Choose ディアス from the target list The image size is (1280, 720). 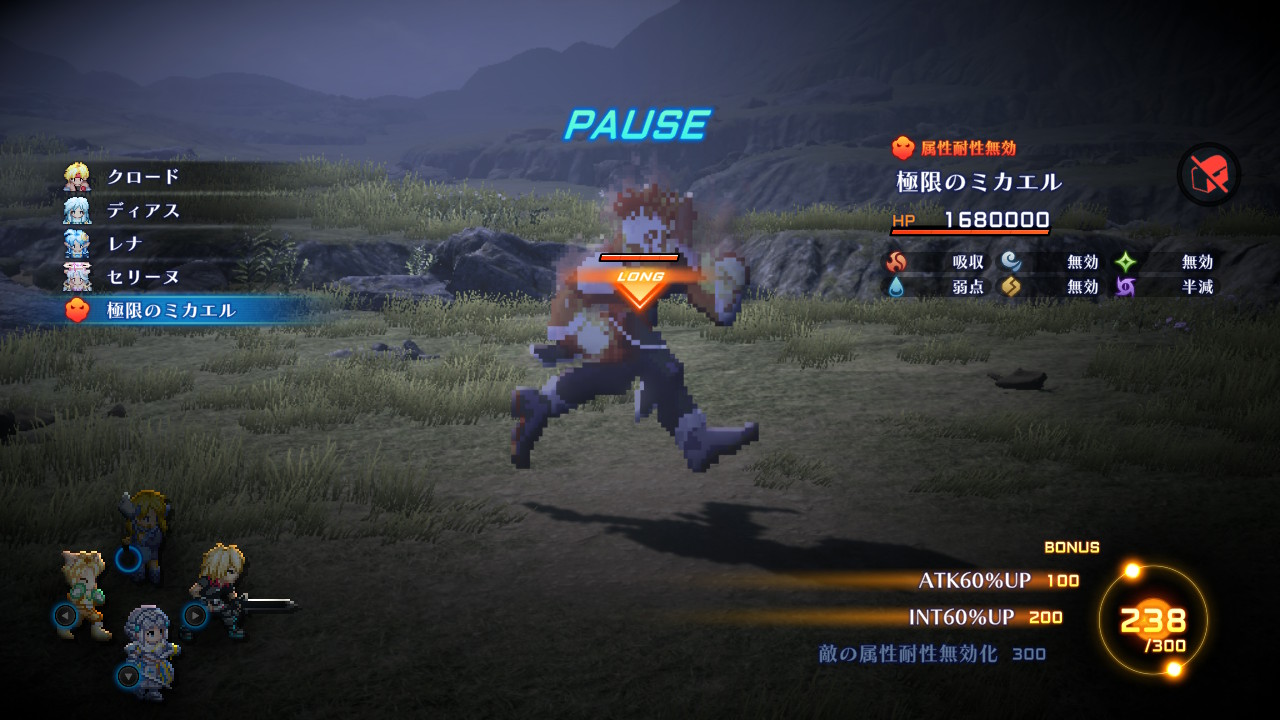click(143, 211)
